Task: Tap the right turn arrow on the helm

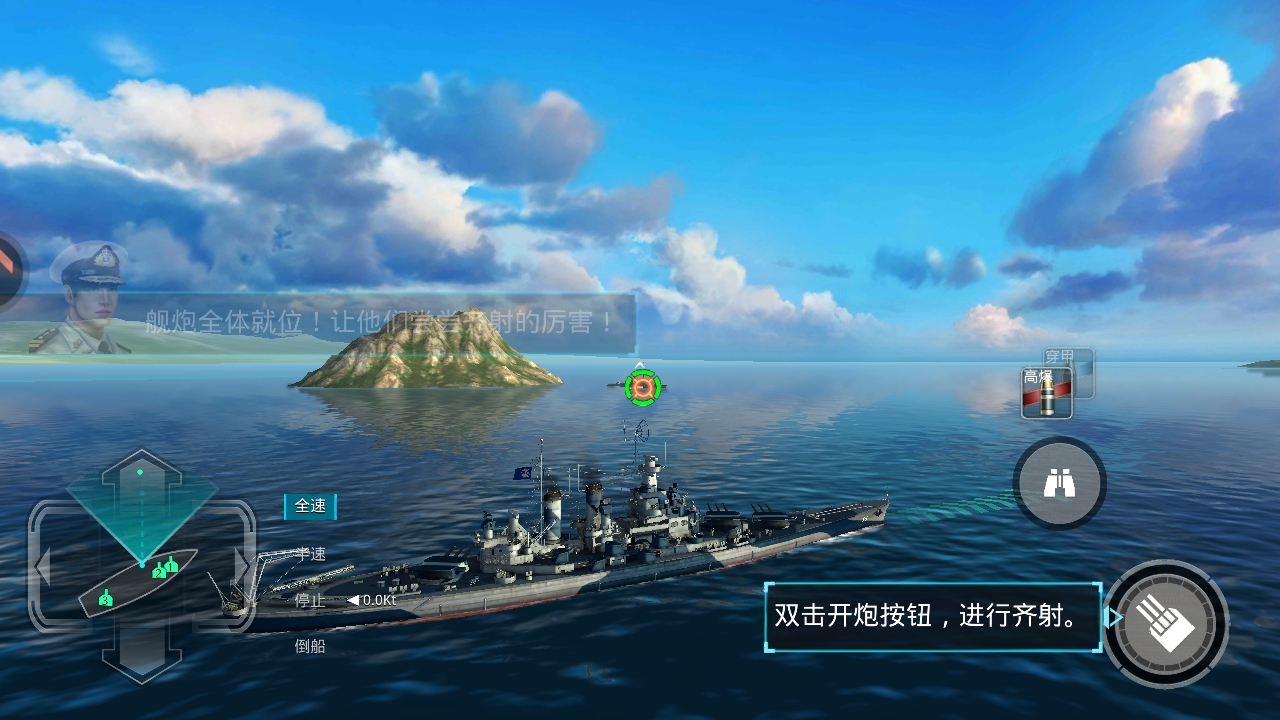Action: pyautogui.click(x=241, y=567)
